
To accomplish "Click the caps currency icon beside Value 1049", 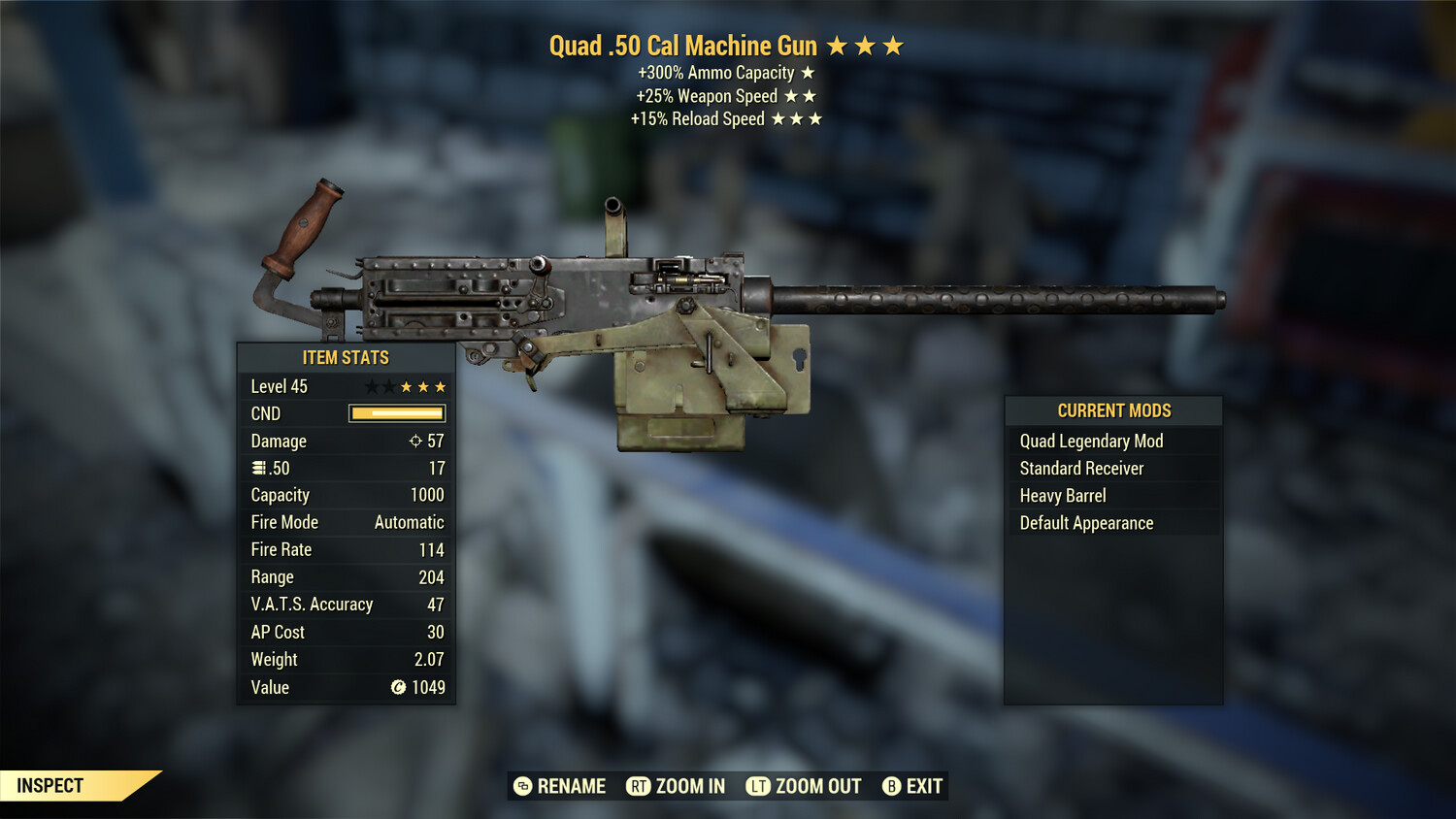I will point(398,687).
